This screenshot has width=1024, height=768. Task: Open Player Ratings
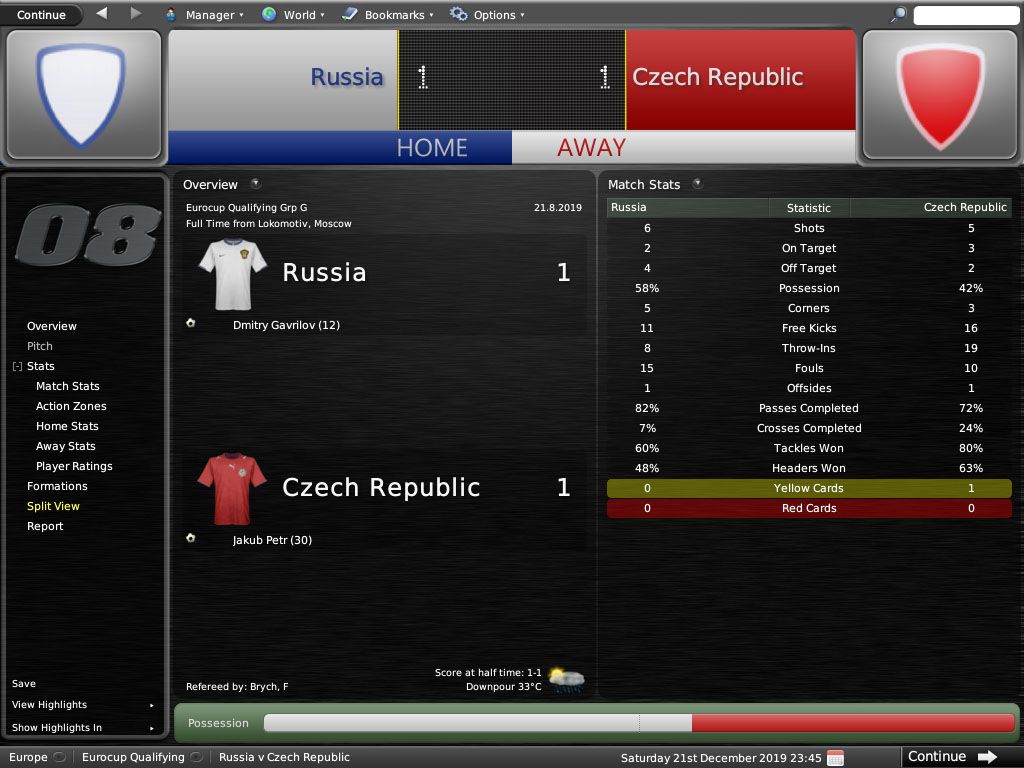tap(74, 466)
